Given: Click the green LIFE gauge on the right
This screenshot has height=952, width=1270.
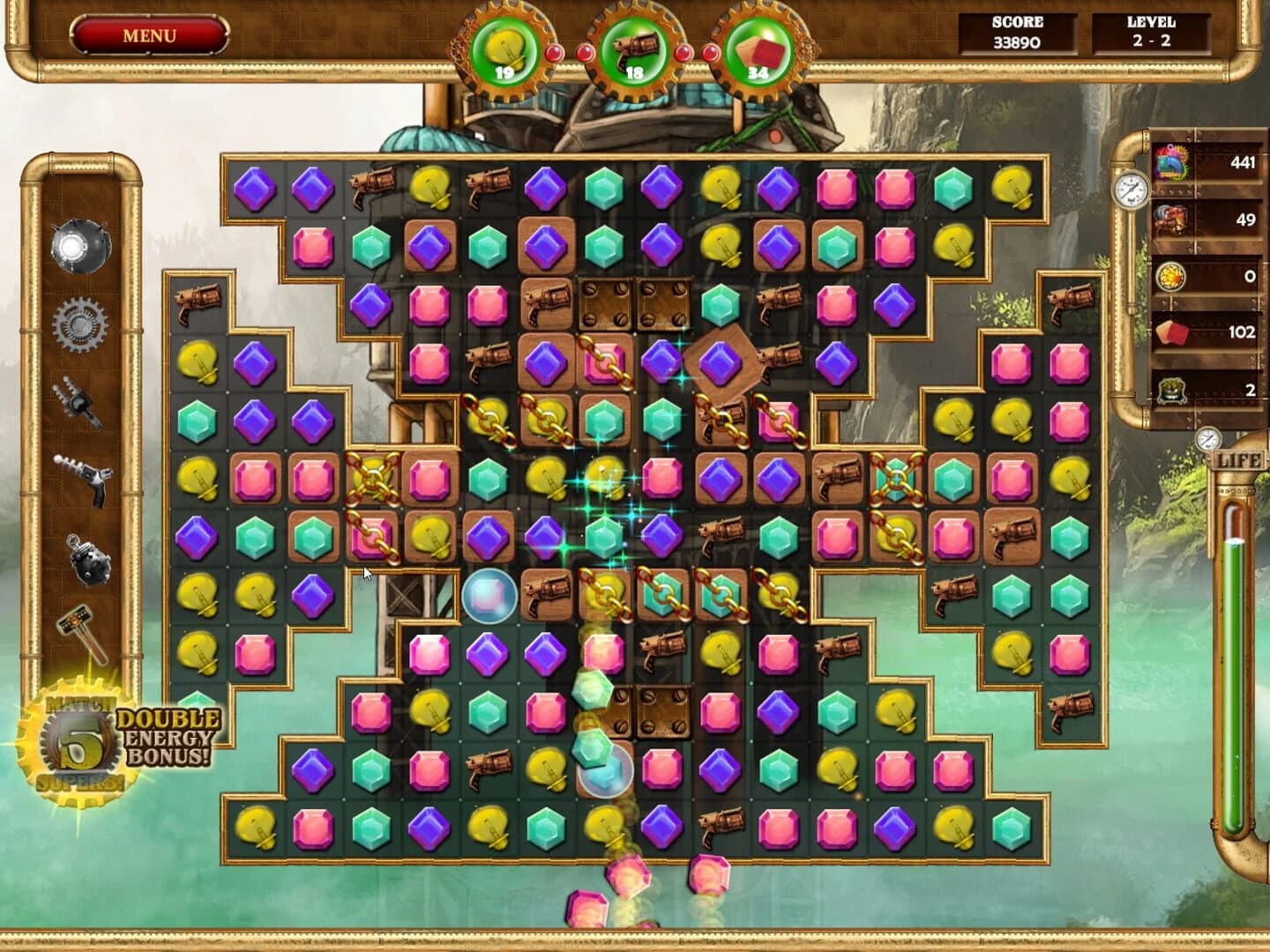Looking at the screenshot, I should click(x=1235, y=679).
